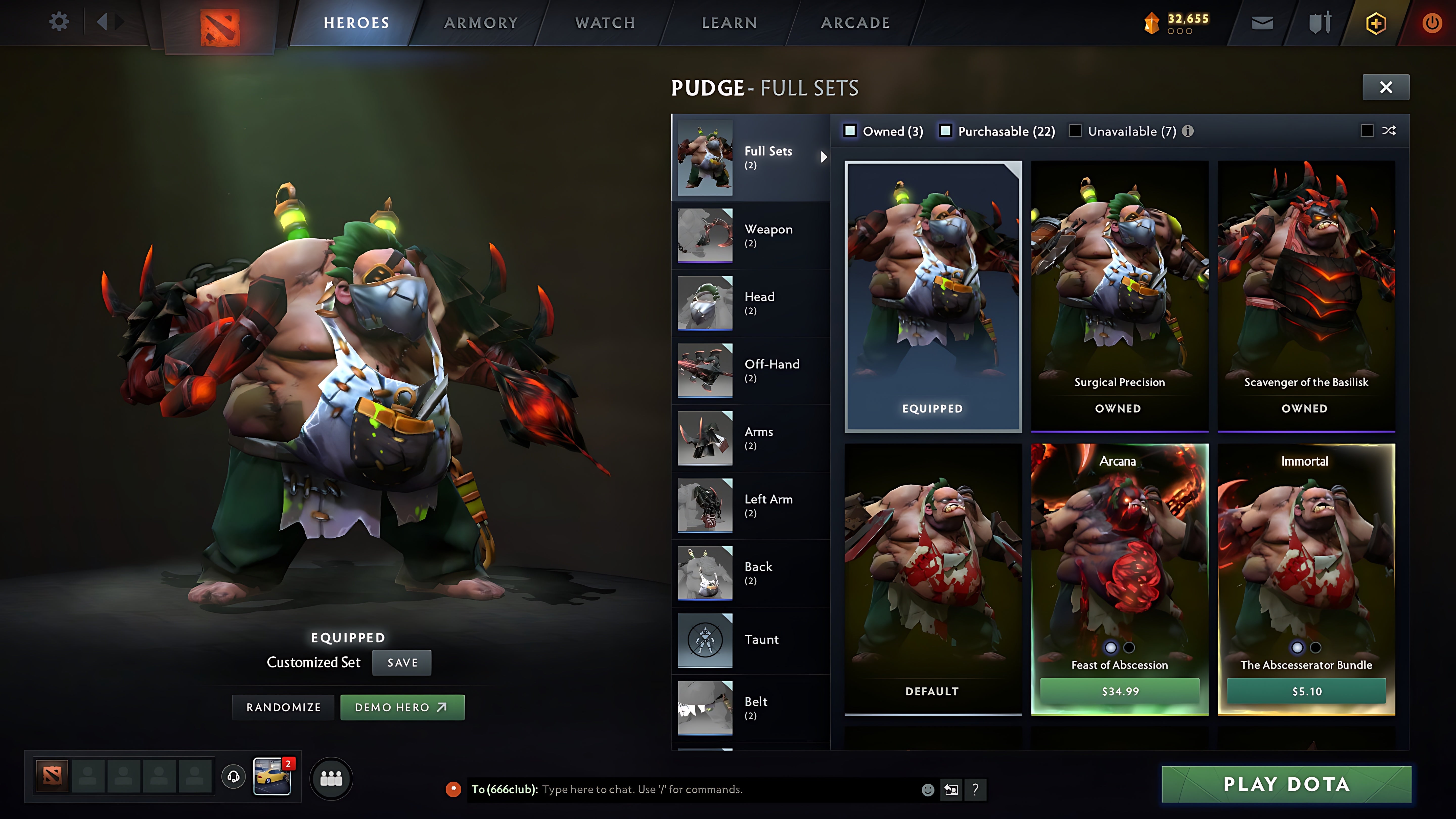Expand the Full Sets category arrow

(824, 158)
